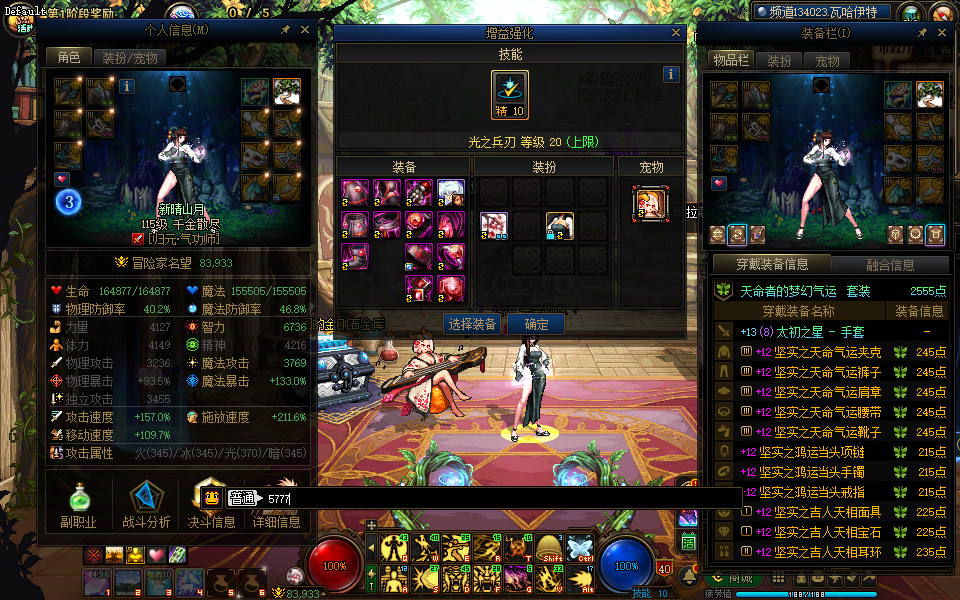
Task: Activate the Ctrl butterfly wings skill
Action: tap(580, 547)
